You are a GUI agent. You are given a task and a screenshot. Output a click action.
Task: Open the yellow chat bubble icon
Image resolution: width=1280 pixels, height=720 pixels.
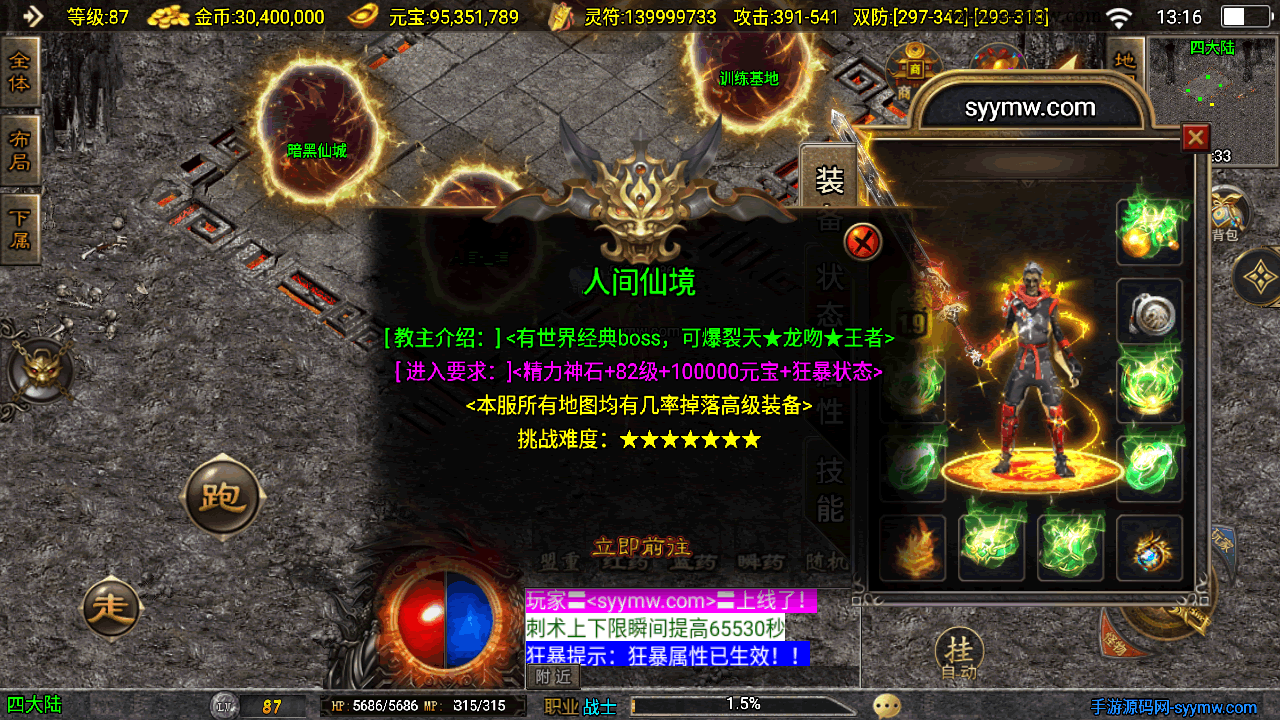886,706
